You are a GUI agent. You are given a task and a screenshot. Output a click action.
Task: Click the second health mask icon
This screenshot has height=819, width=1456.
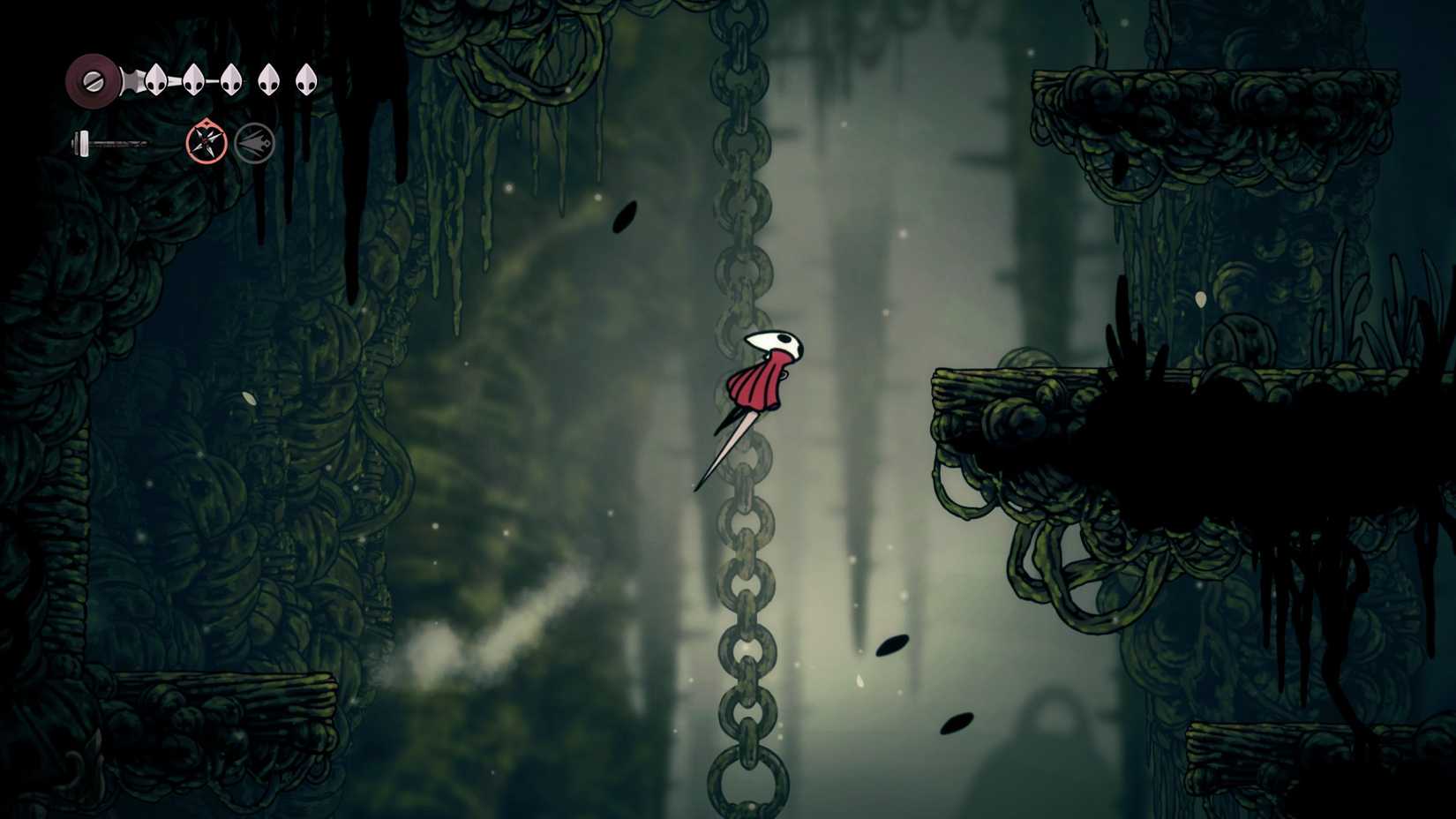coord(193,79)
